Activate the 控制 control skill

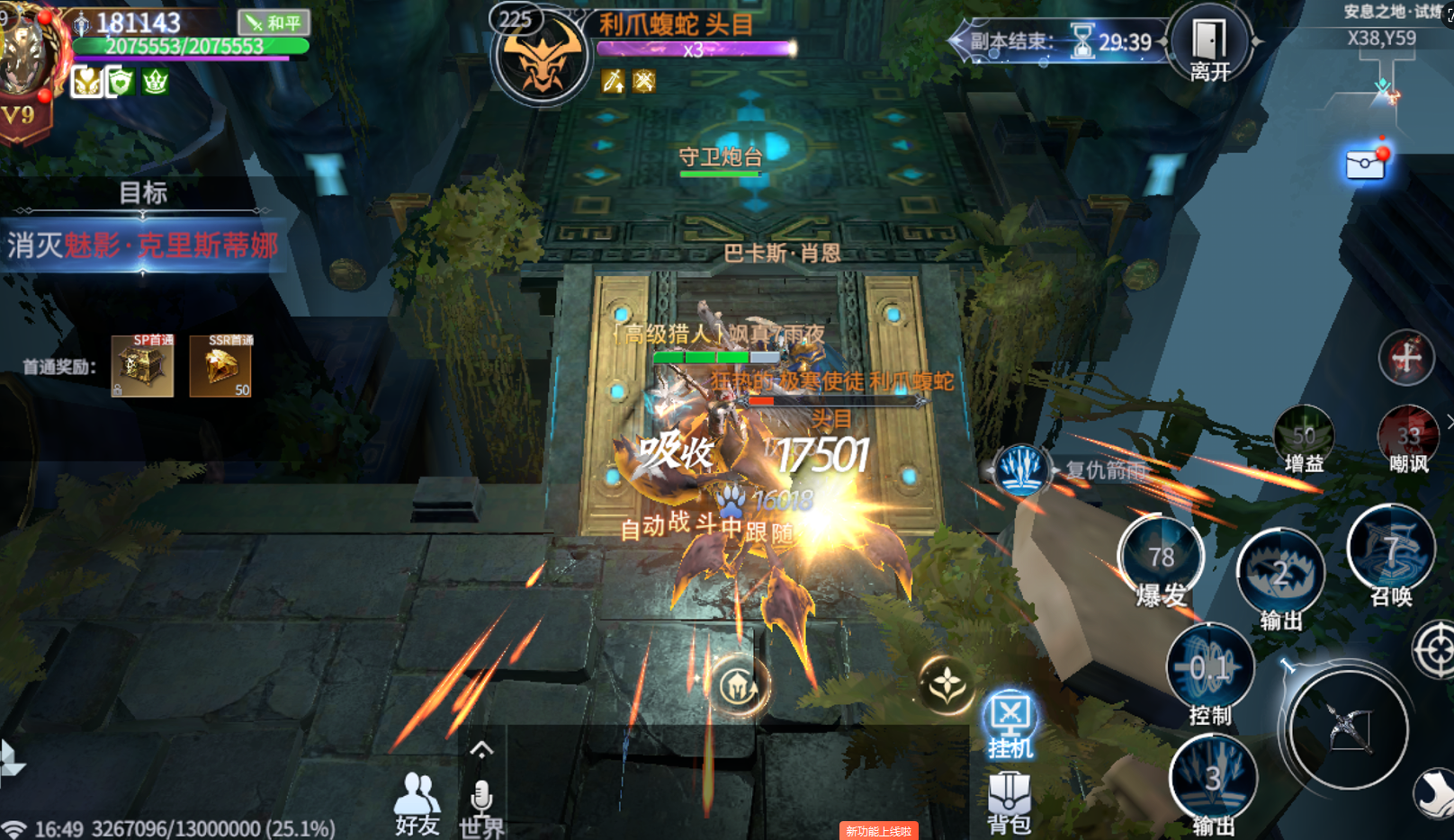point(1210,670)
